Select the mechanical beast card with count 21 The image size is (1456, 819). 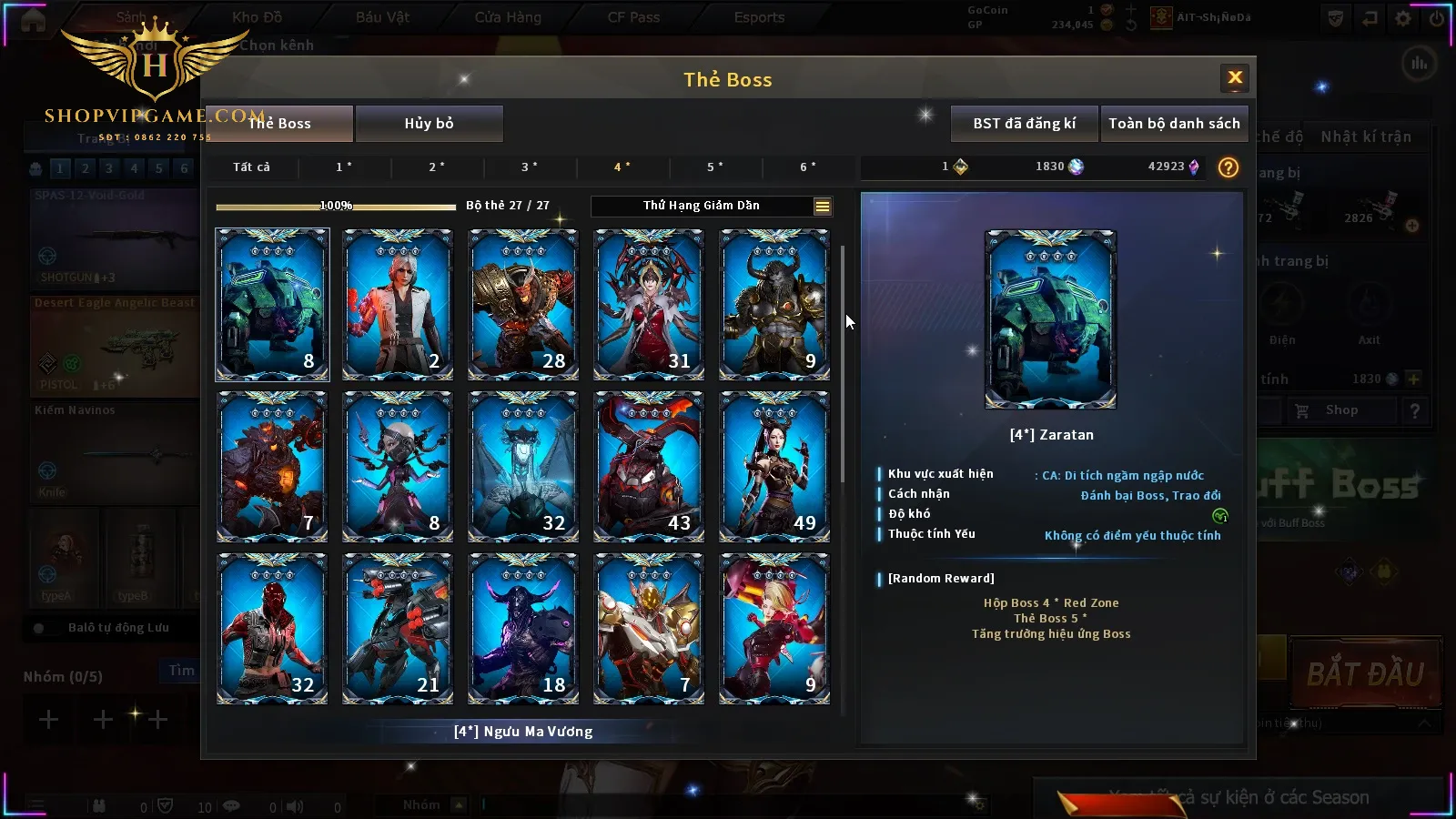pyautogui.click(x=398, y=629)
